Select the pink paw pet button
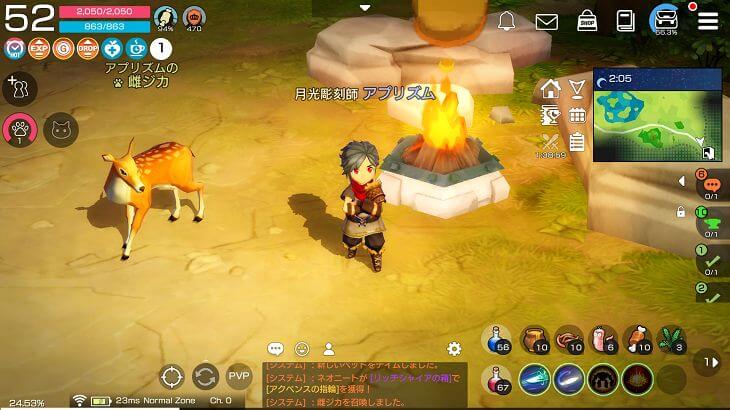Screen dimensions: 730x410 18,128
